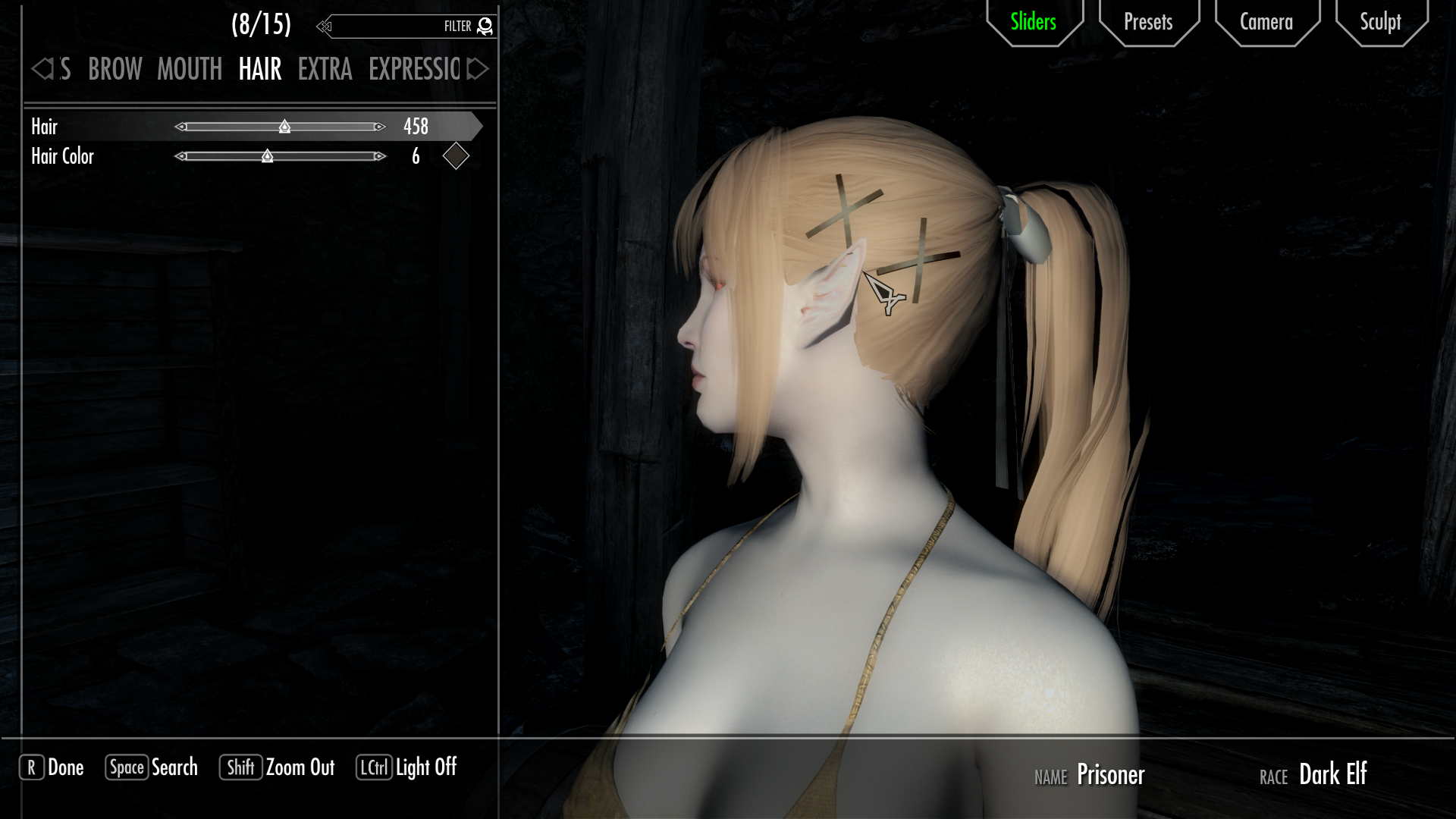Screen dimensions: 1456x819
Task: Decrease Hair style with left slider arrow
Action: click(x=180, y=127)
